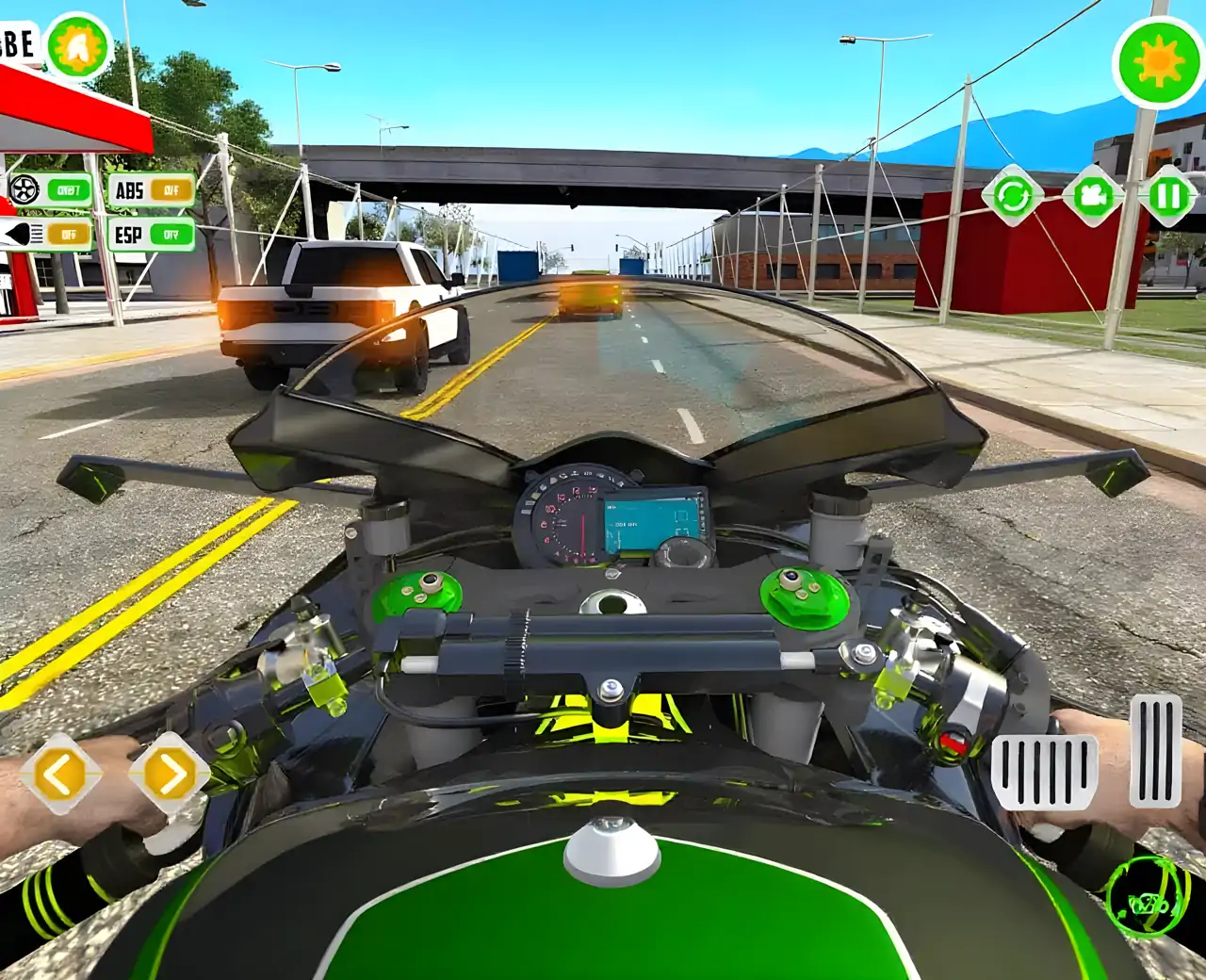Tap the tire indicator icon
This screenshot has width=1206, height=980.
tap(24, 190)
